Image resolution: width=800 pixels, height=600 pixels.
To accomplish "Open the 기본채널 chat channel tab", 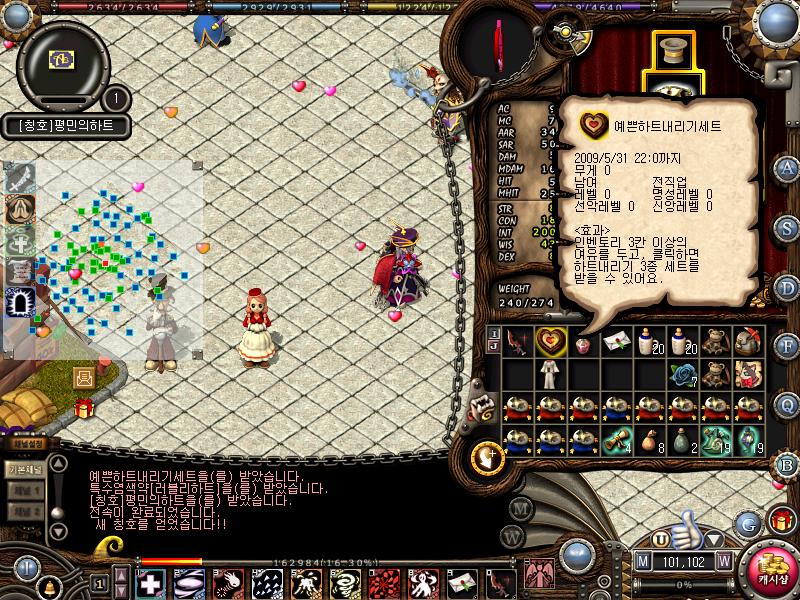I will 24,468.
